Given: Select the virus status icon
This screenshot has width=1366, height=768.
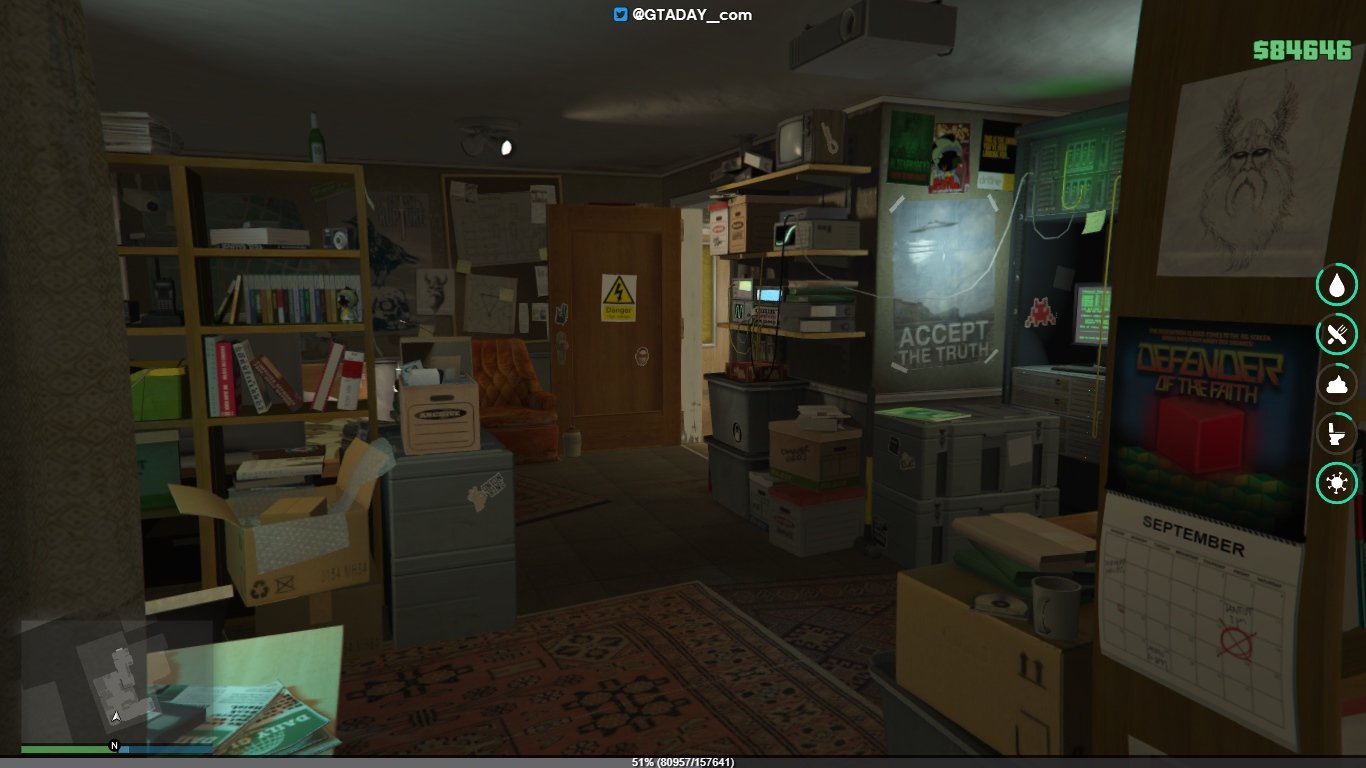Looking at the screenshot, I should [x=1335, y=485].
